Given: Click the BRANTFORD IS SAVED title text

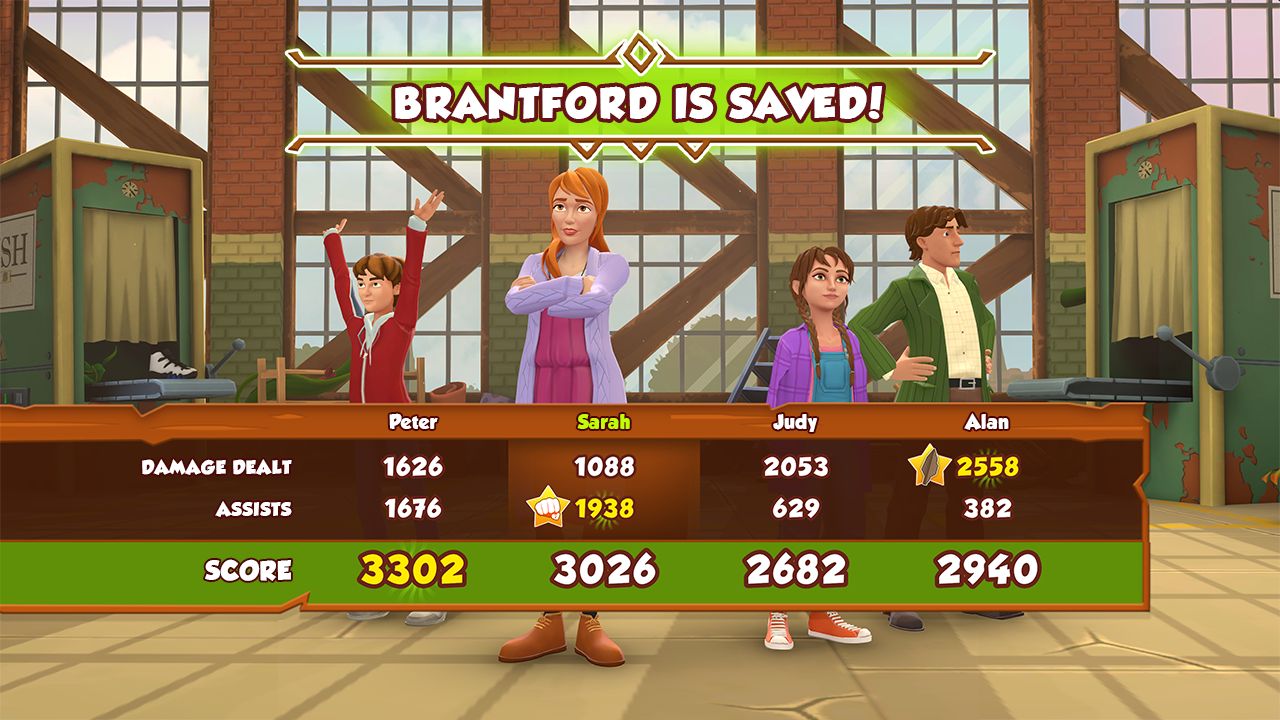Looking at the screenshot, I should 639,100.
